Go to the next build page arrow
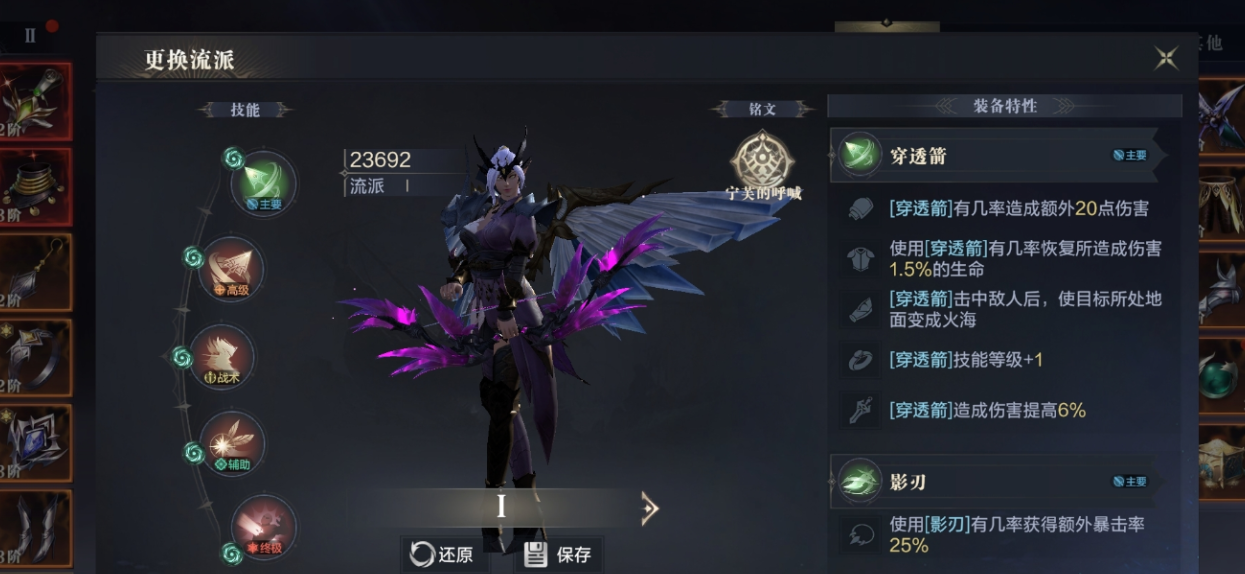Viewport: 1245px width, 574px height. pos(649,509)
